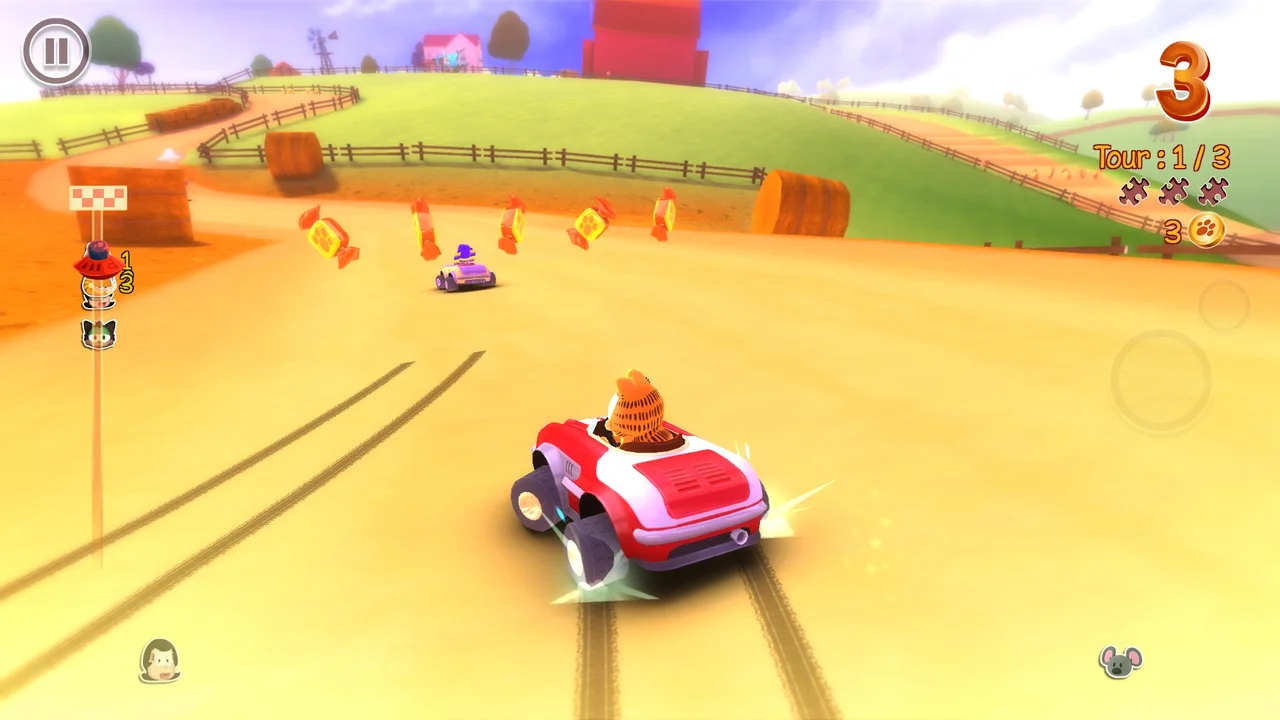Expand the paw coin count showing 3

1172,230
